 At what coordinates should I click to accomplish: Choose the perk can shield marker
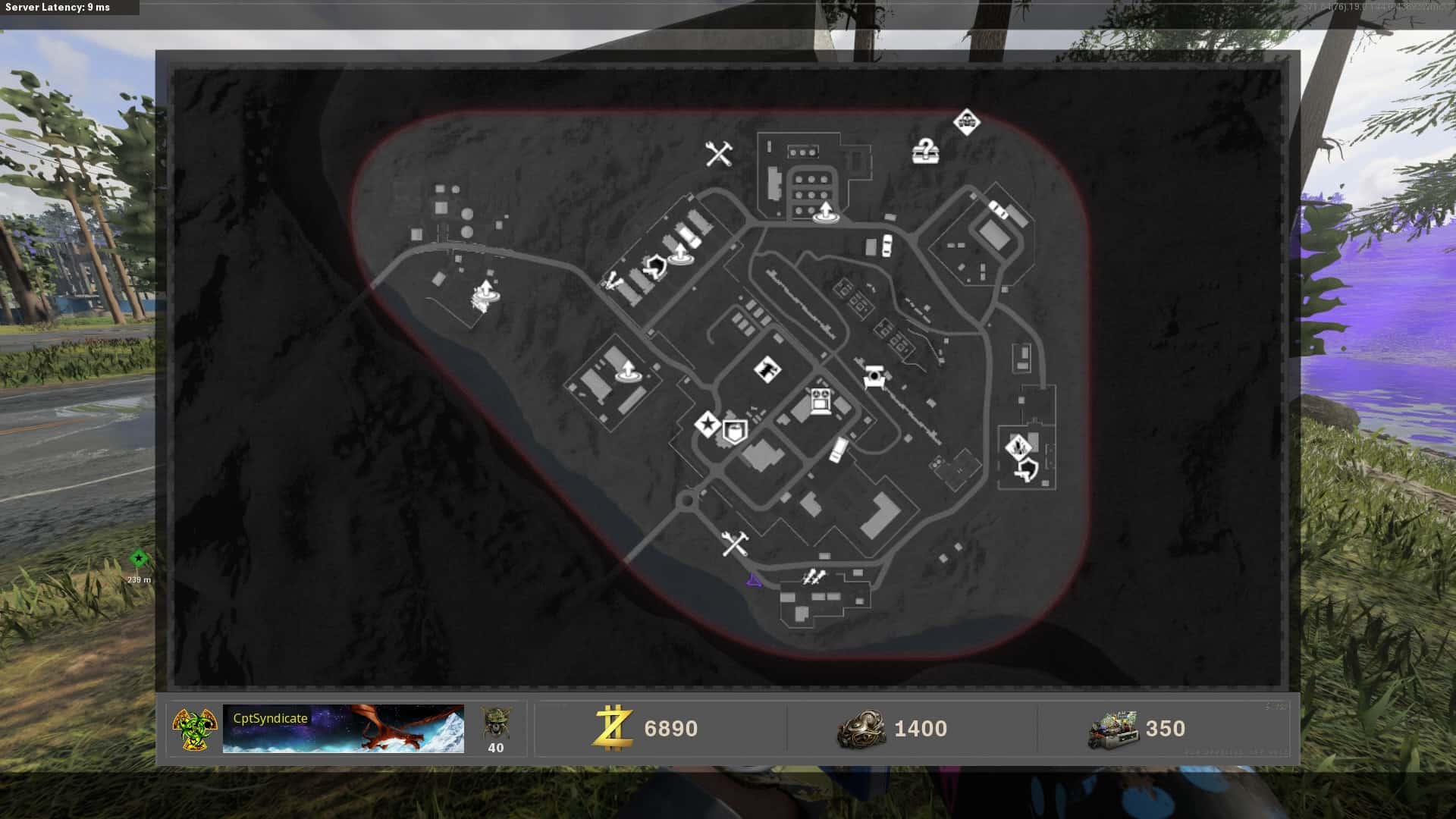tap(734, 431)
